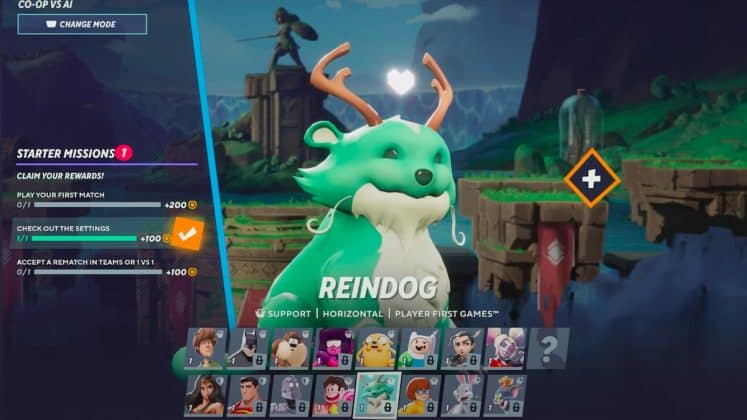Click the orange diamond plus button
The width and height of the screenshot is (747, 420).
tap(591, 178)
